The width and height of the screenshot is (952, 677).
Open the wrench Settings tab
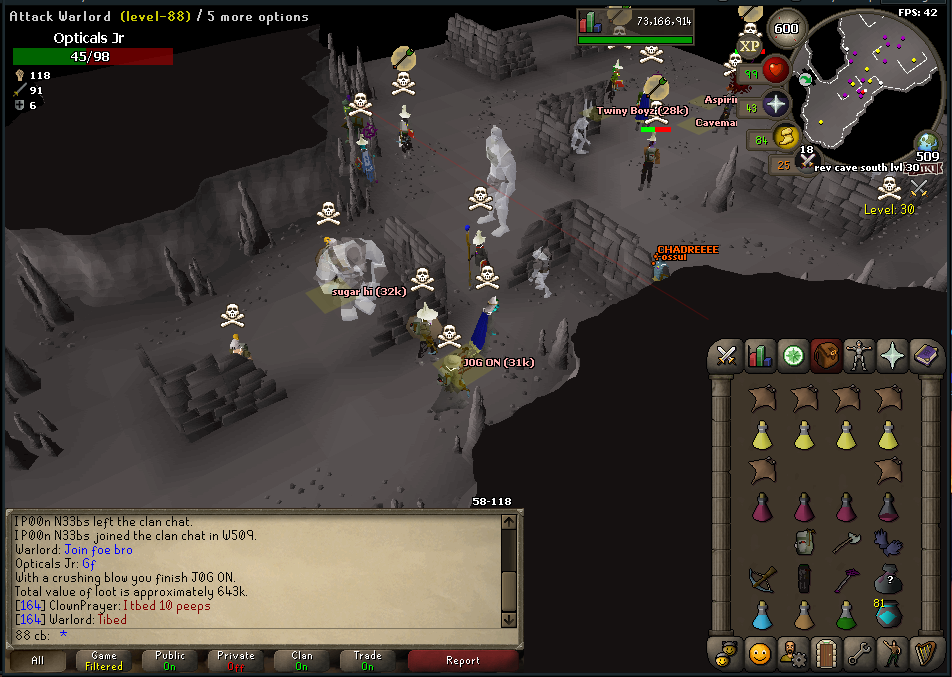859,654
